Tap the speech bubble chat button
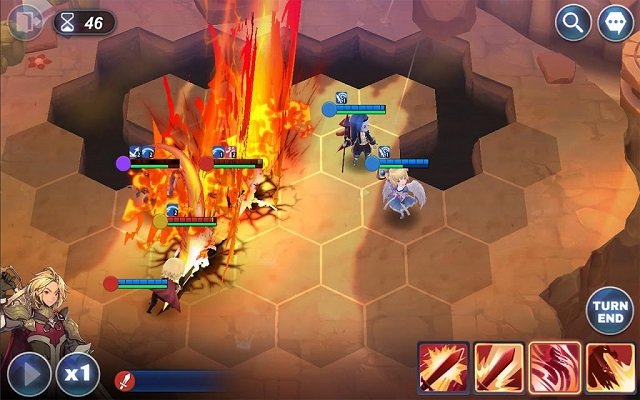This screenshot has height=400, width=640. (614, 22)
